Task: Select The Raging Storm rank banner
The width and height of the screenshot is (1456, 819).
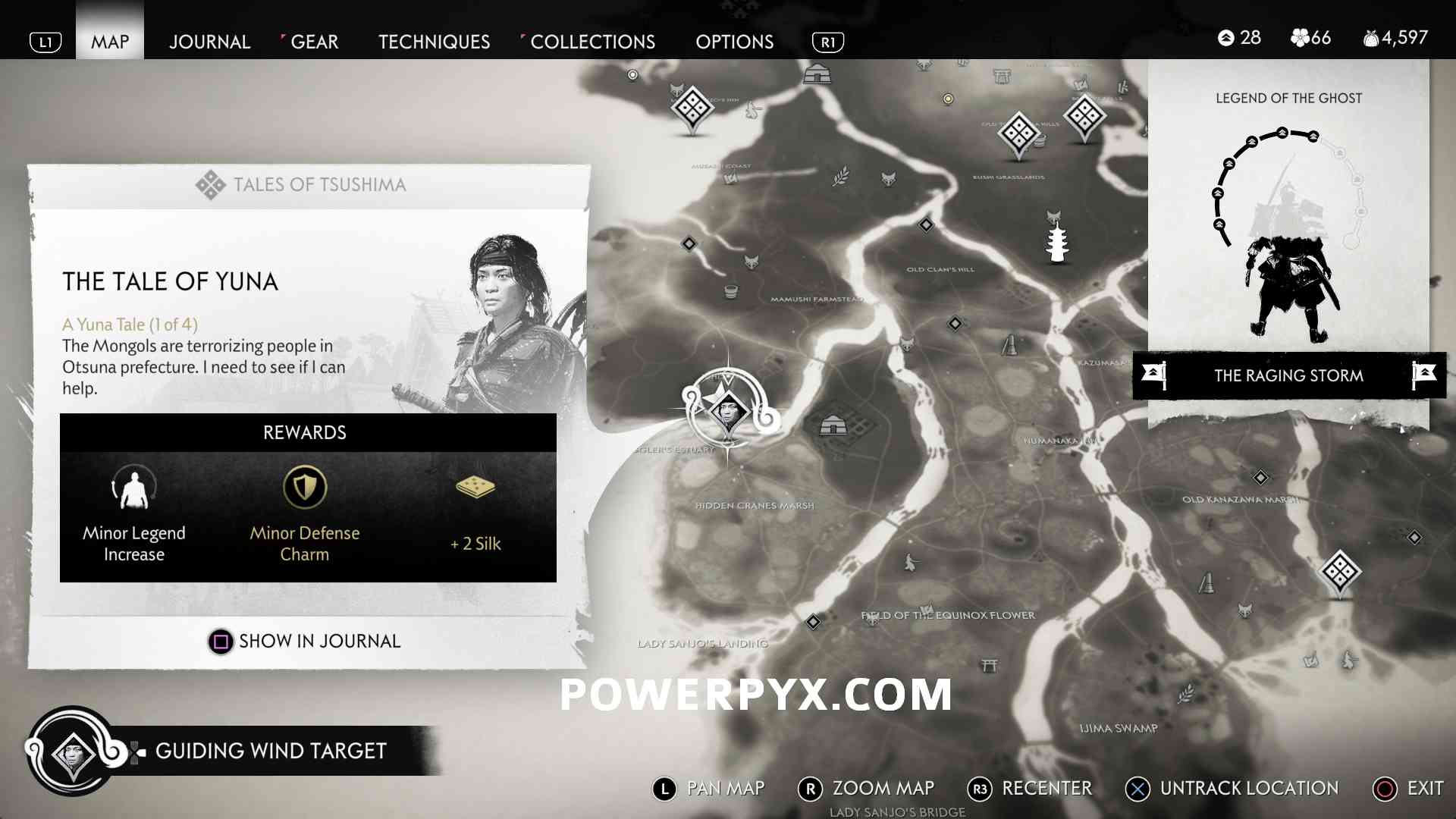Action: (1288, 375)
